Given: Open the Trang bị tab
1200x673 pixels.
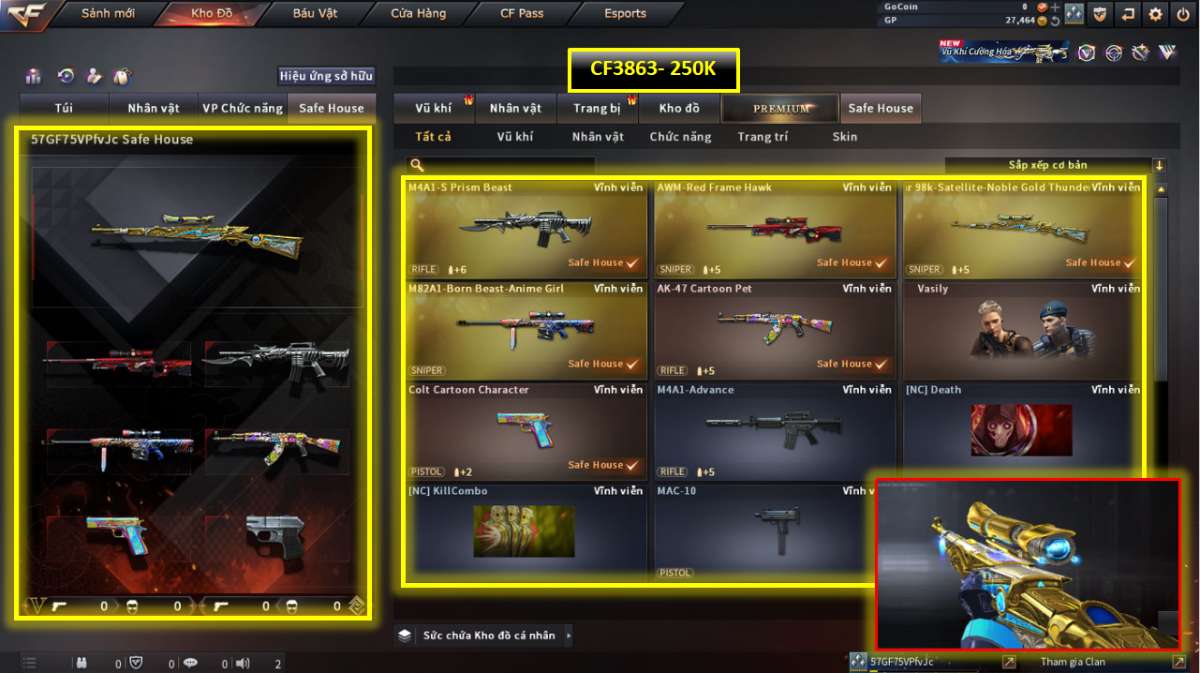Looking at the screenshot, I should coord(597,108).
